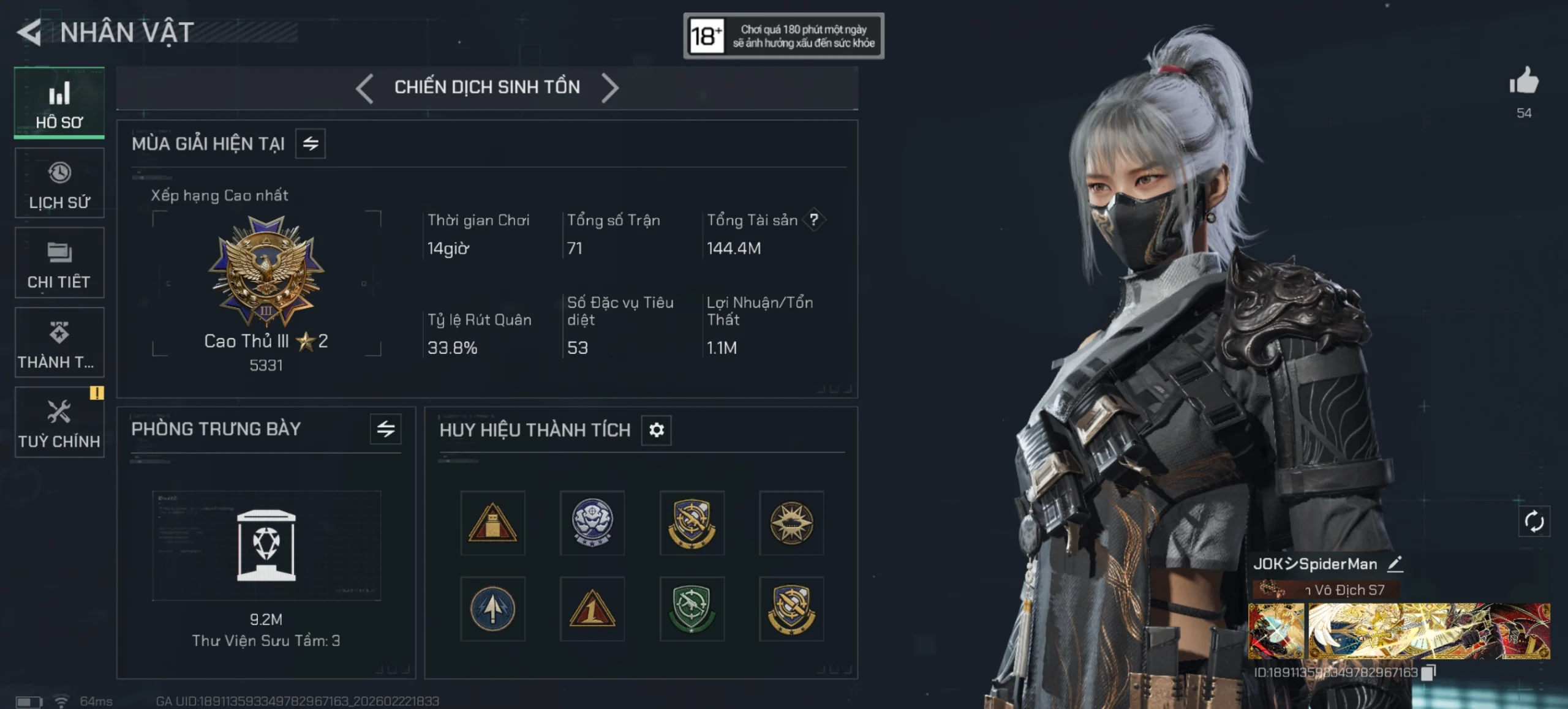Open the Thư Viện Sưu Tầm showcase
1568x709 pixels.
(x=266, y=545)
